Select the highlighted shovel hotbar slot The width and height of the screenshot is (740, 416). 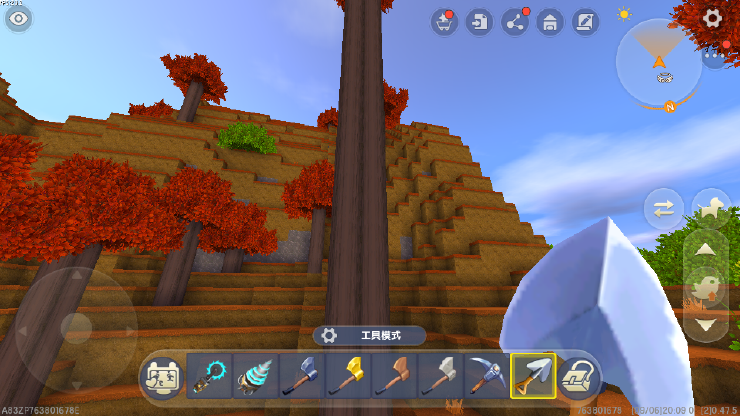(532, 376)
